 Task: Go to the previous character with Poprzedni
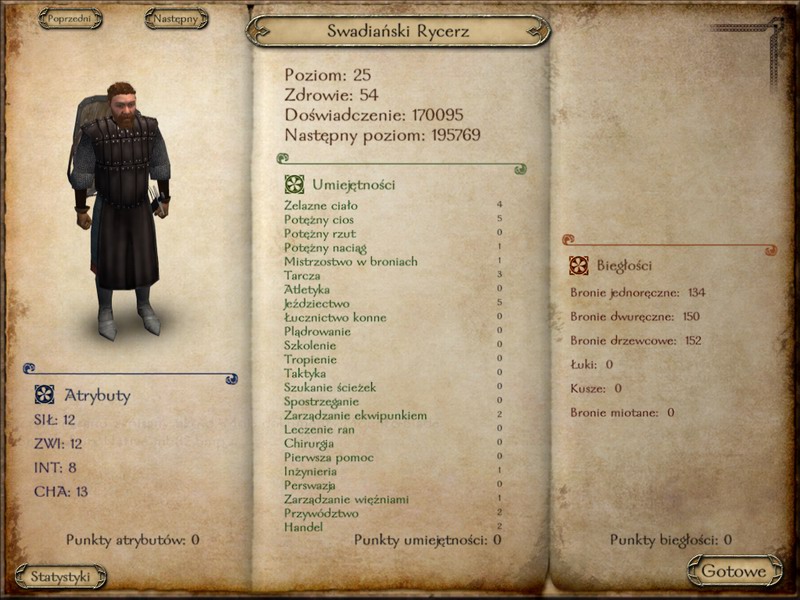coord(70,18)
